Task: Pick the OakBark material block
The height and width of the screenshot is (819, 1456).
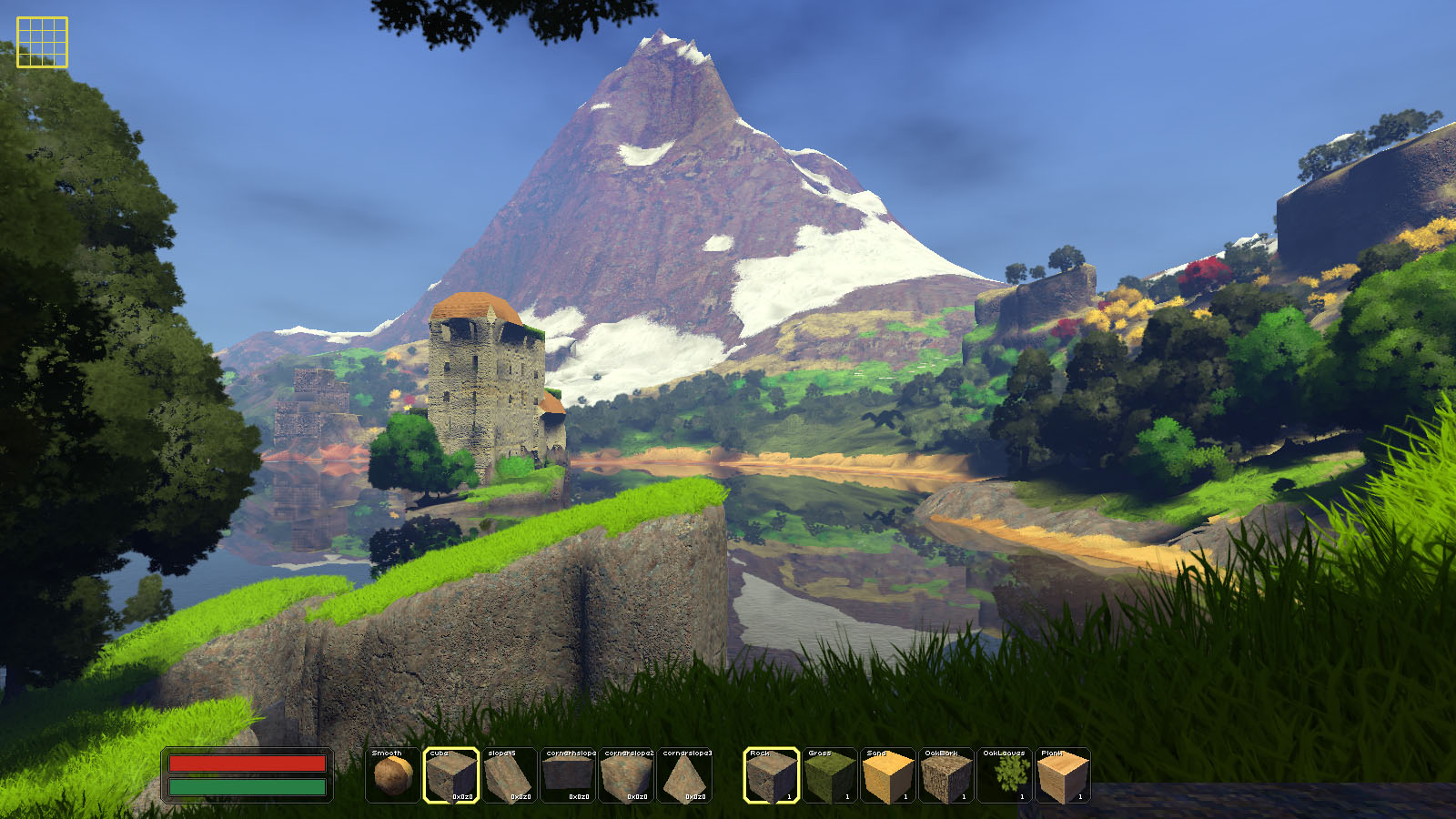Action: 946,775
